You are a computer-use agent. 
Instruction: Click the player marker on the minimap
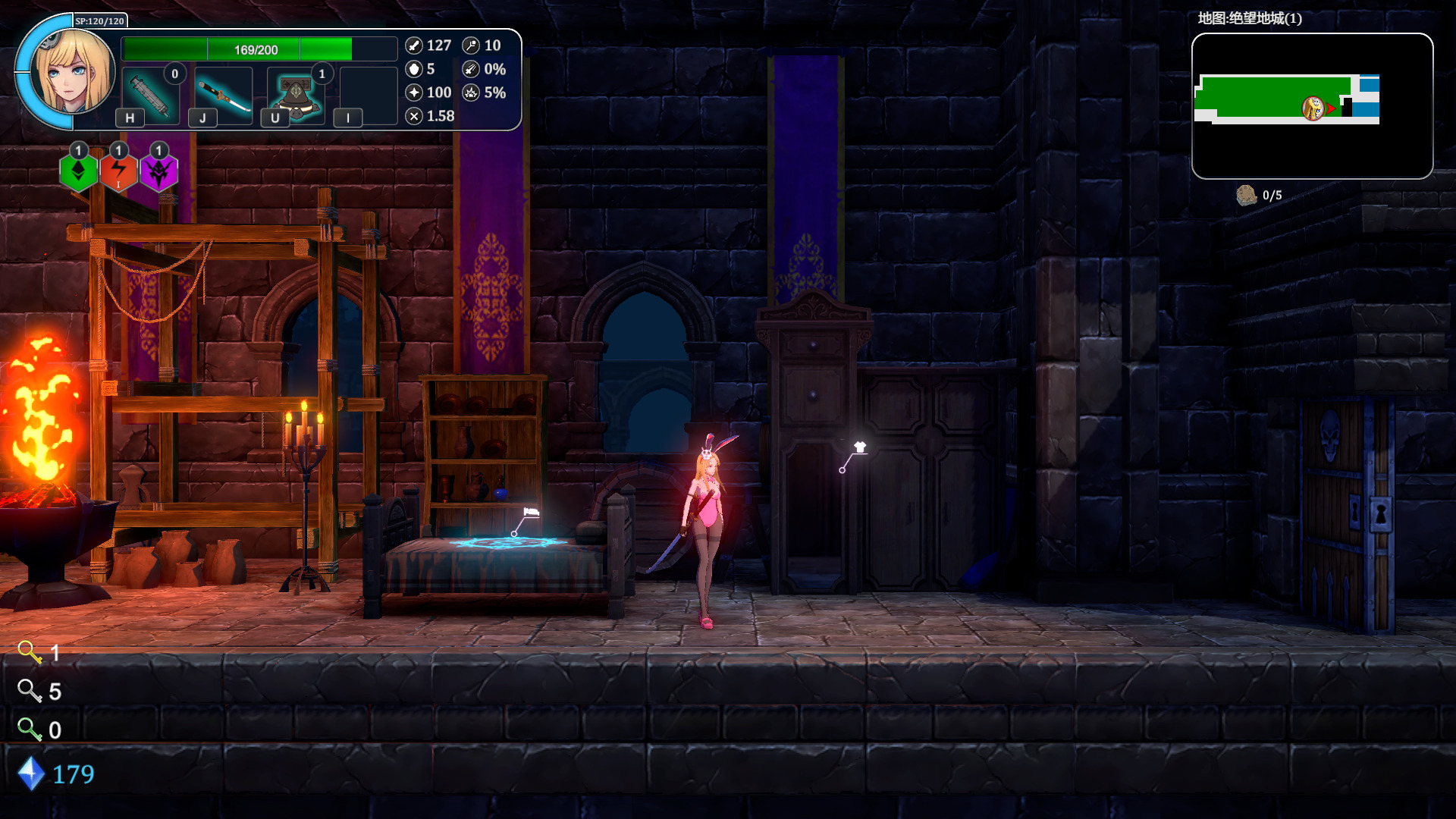(x=1313, y=108)
